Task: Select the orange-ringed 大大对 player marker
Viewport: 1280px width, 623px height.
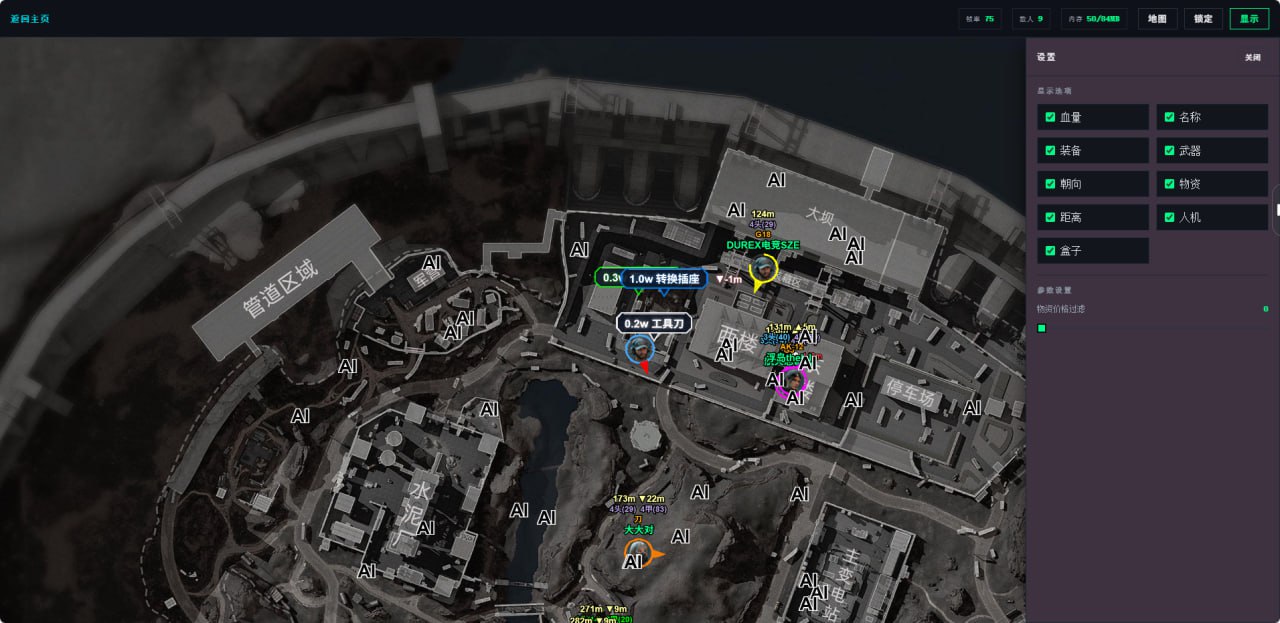Action: click(637, 551)
